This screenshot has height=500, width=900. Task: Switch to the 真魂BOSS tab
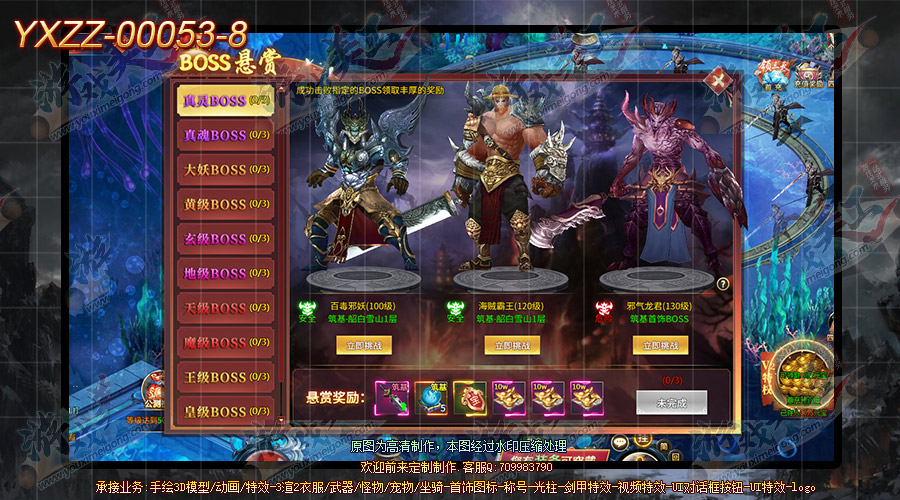(x=225, y=135)
